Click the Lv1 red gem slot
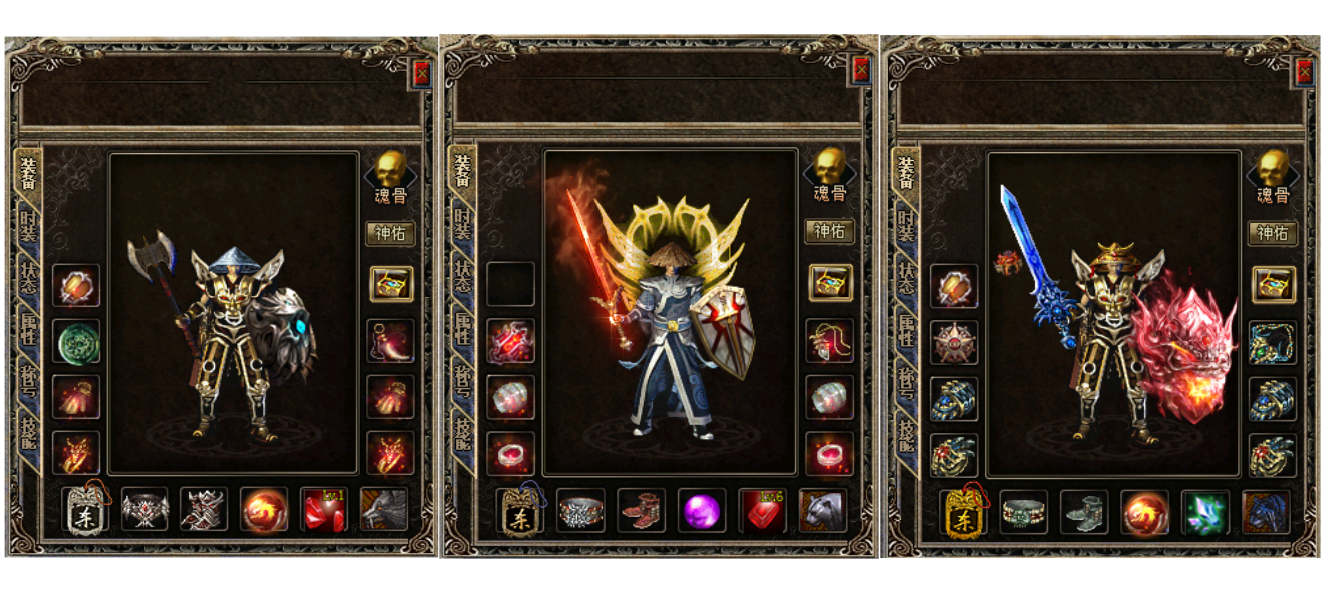 324,510
